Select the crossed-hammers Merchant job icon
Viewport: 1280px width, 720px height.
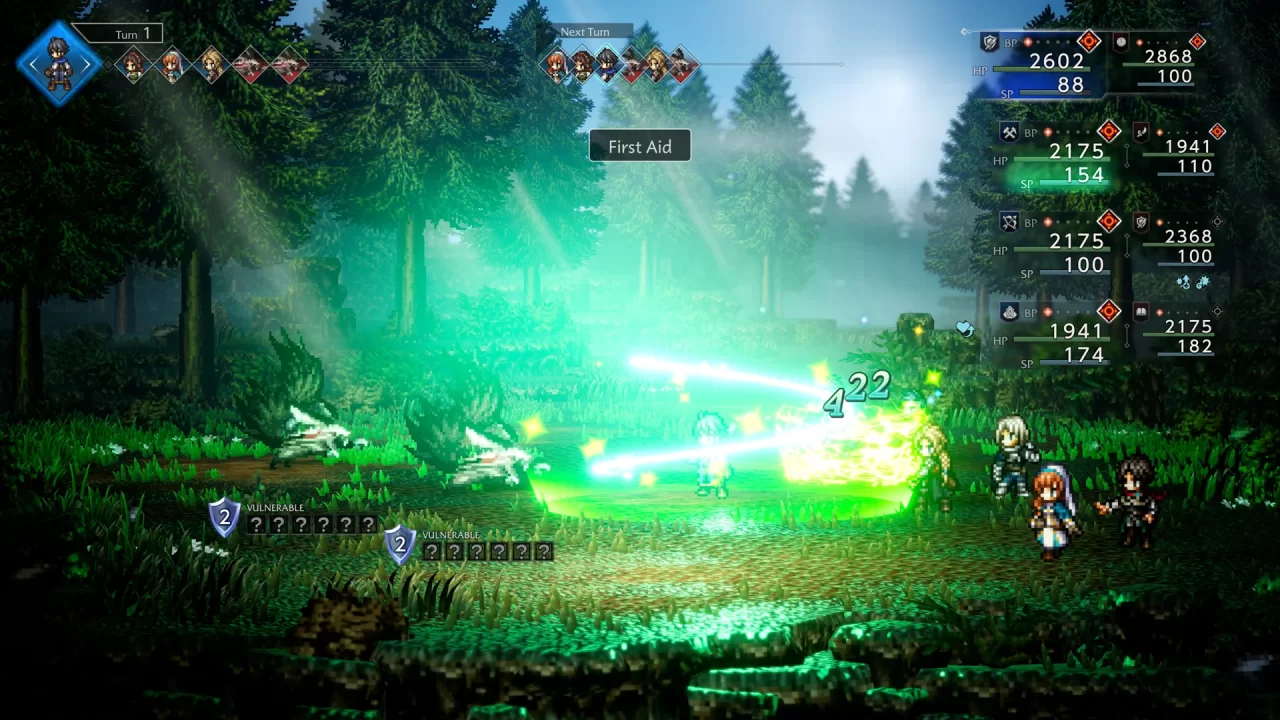1008,132
